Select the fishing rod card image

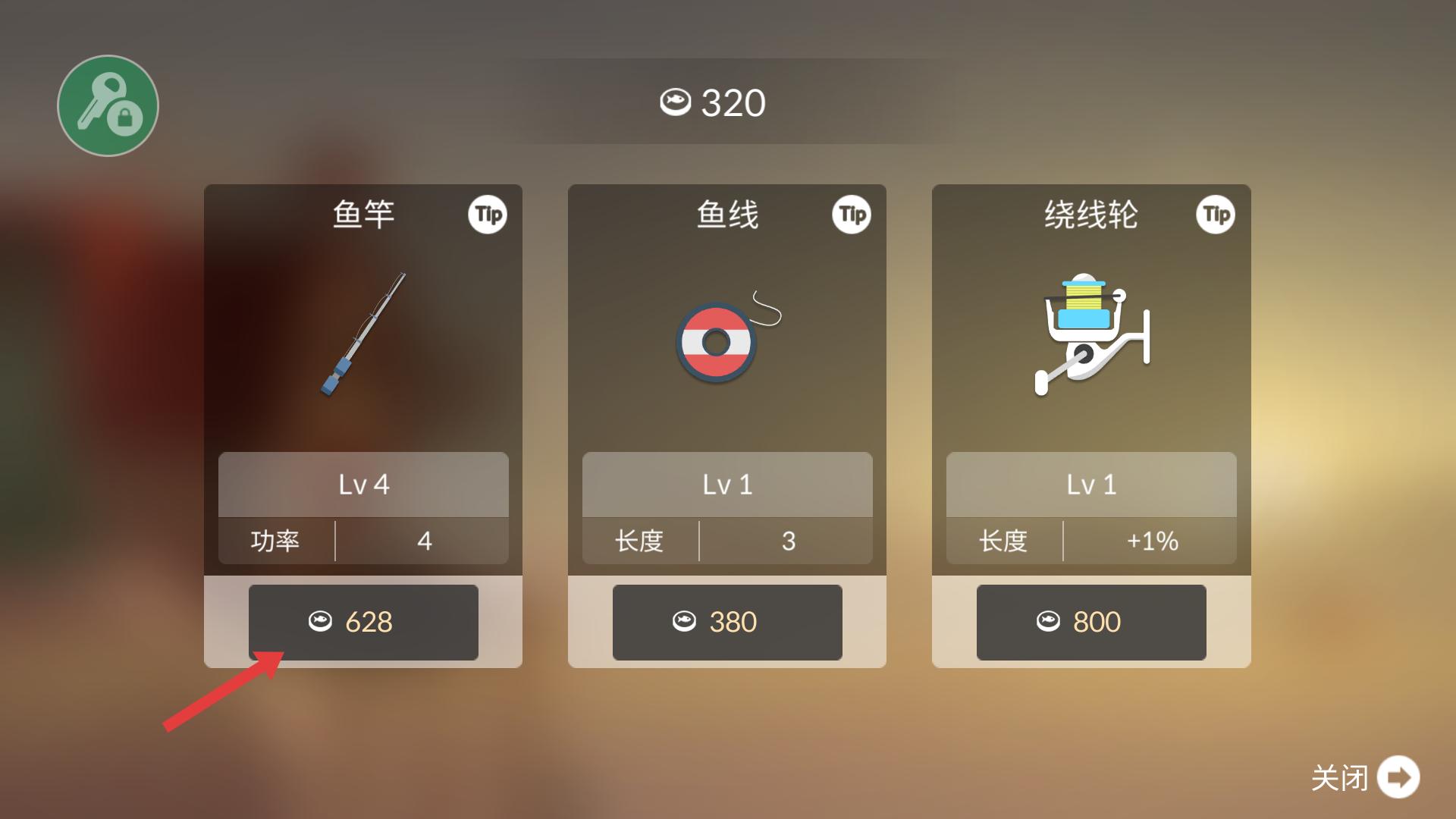click(x=363, y=334)
